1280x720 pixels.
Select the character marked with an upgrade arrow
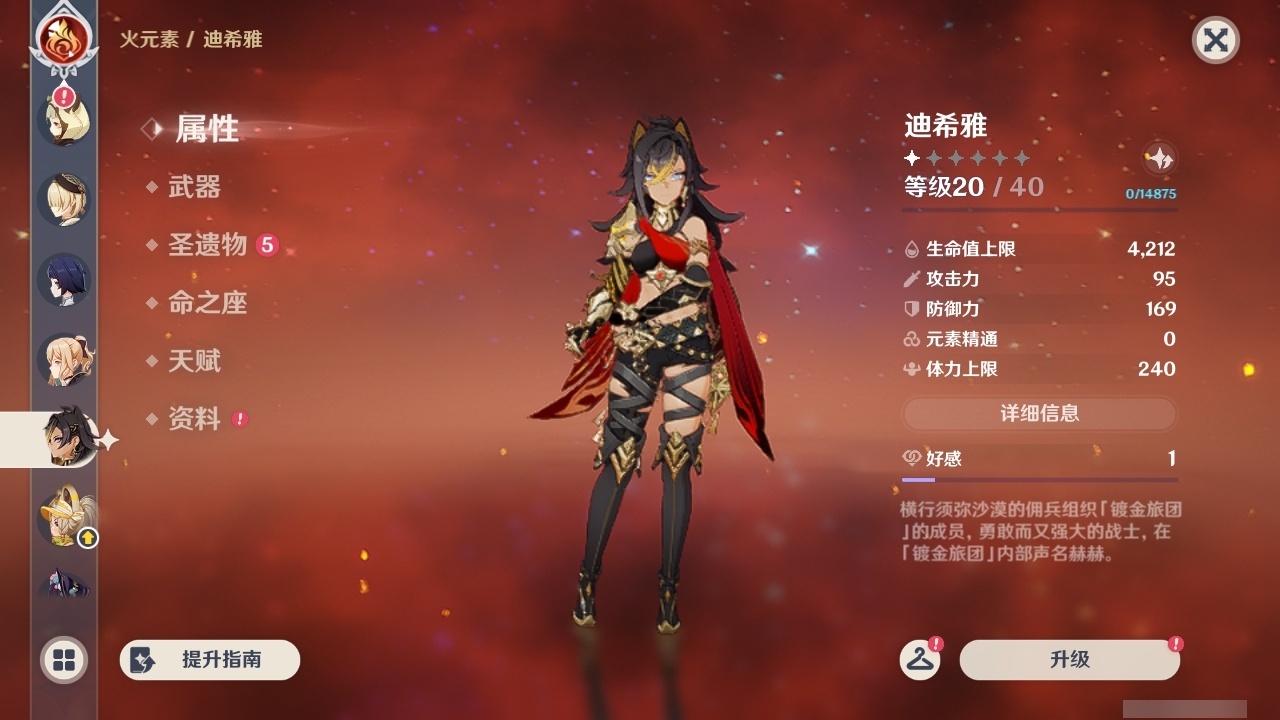click(60, 517)
